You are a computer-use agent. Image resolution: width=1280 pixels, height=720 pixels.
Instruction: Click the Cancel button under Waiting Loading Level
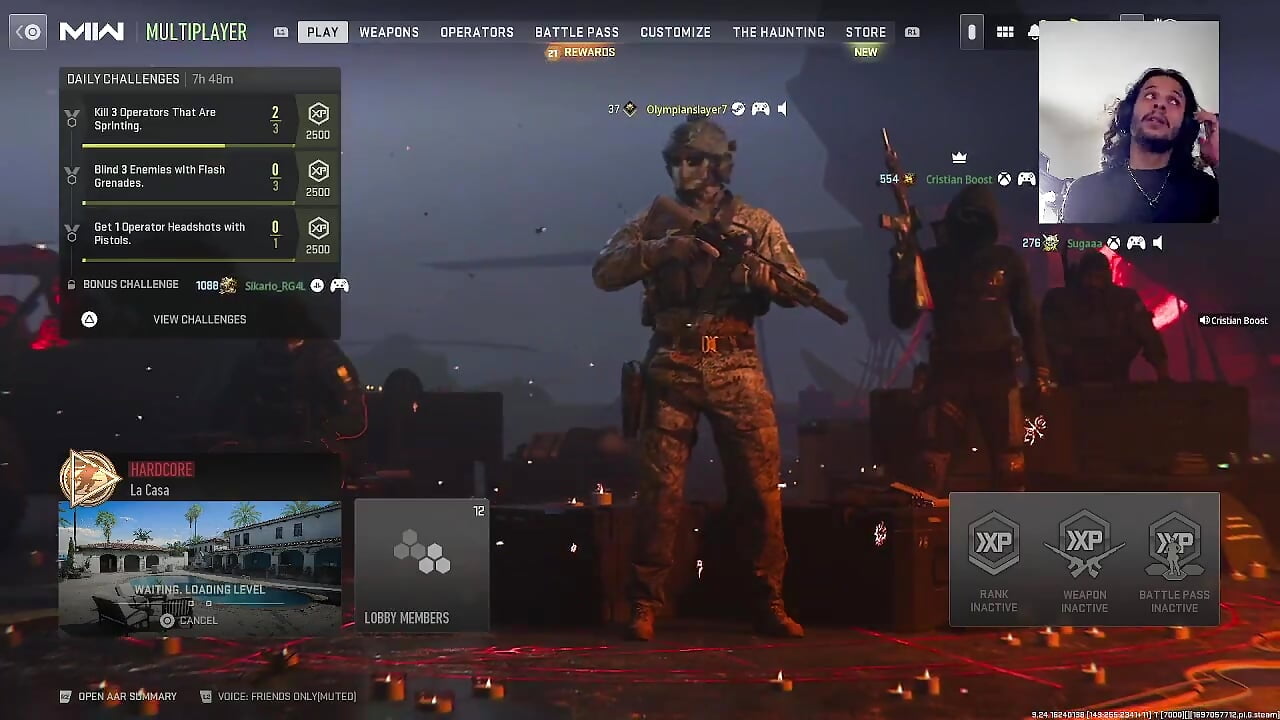(189, 620)
